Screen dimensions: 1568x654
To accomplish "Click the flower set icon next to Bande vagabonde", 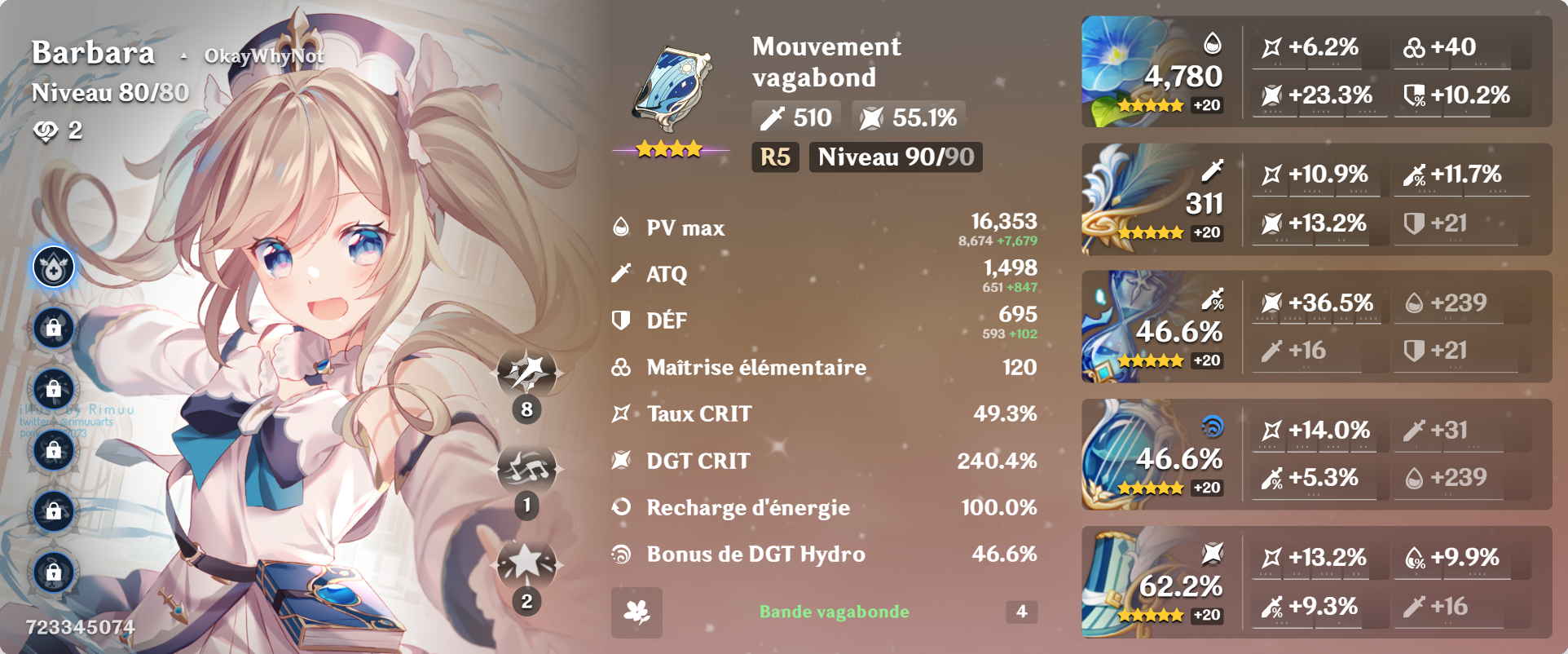I will coord(639,612).
